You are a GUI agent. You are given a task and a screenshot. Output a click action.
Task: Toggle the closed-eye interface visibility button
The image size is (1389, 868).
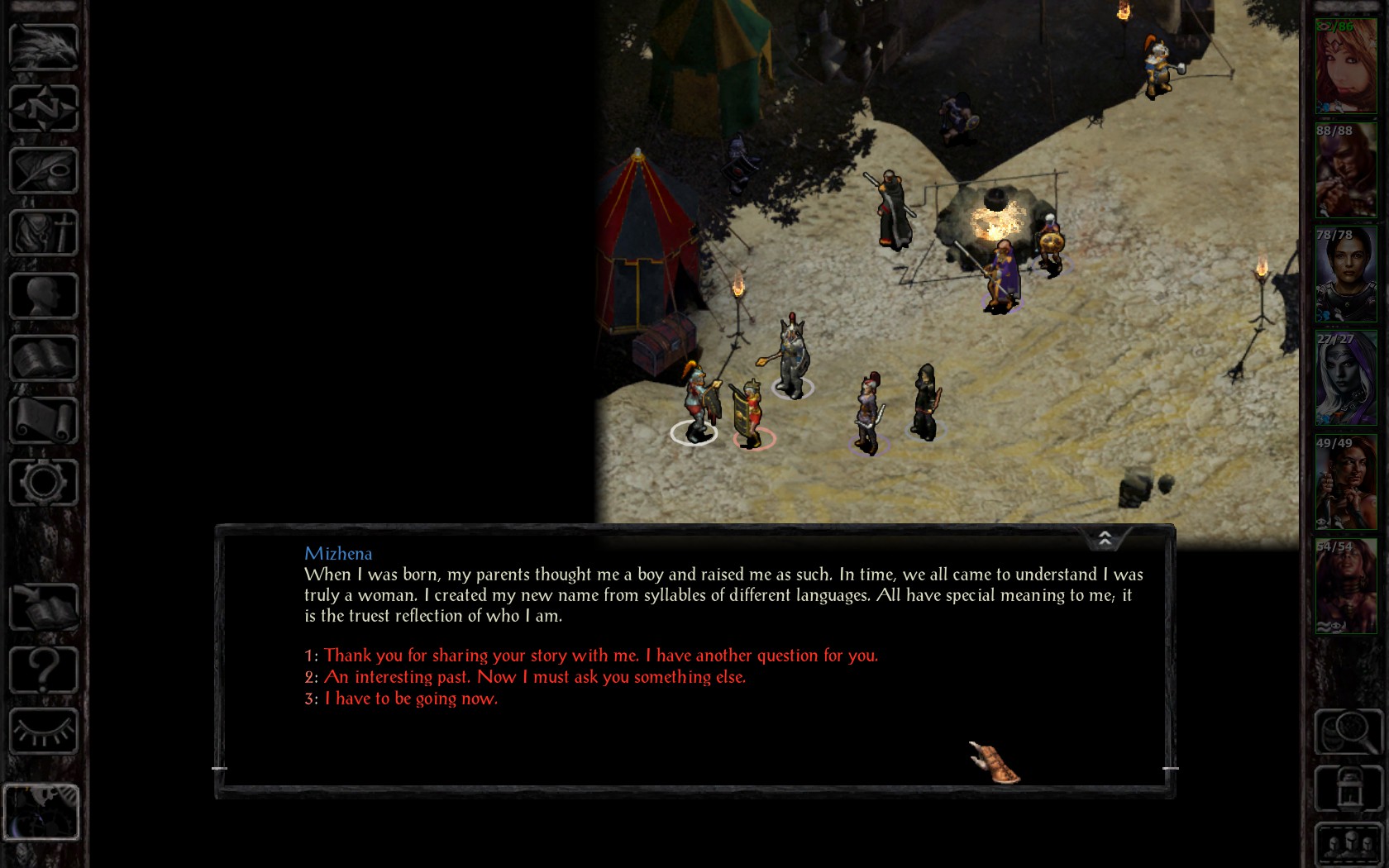(43, 731)
